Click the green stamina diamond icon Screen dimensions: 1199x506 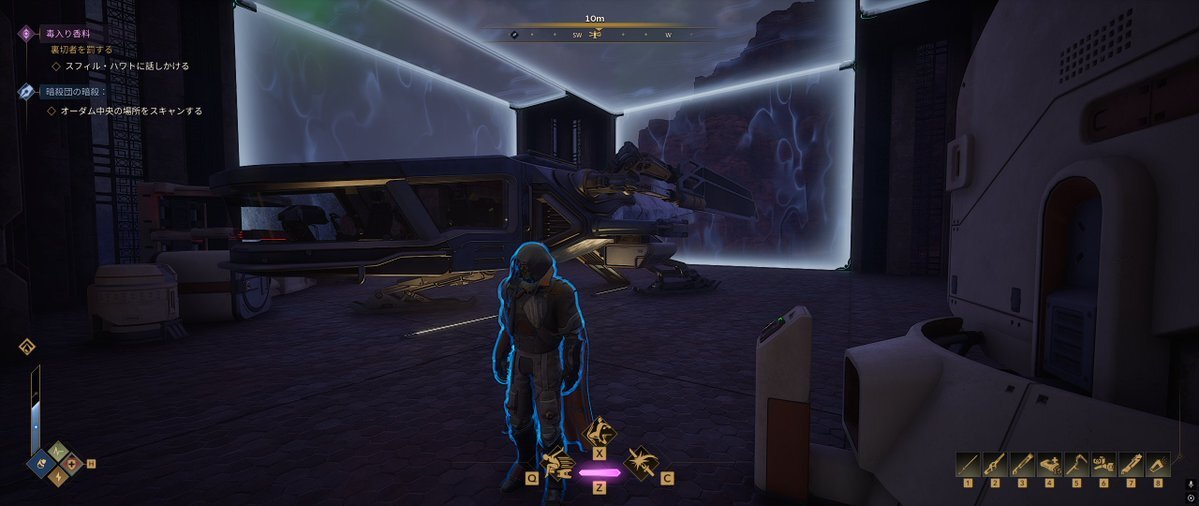coord(58,450)
